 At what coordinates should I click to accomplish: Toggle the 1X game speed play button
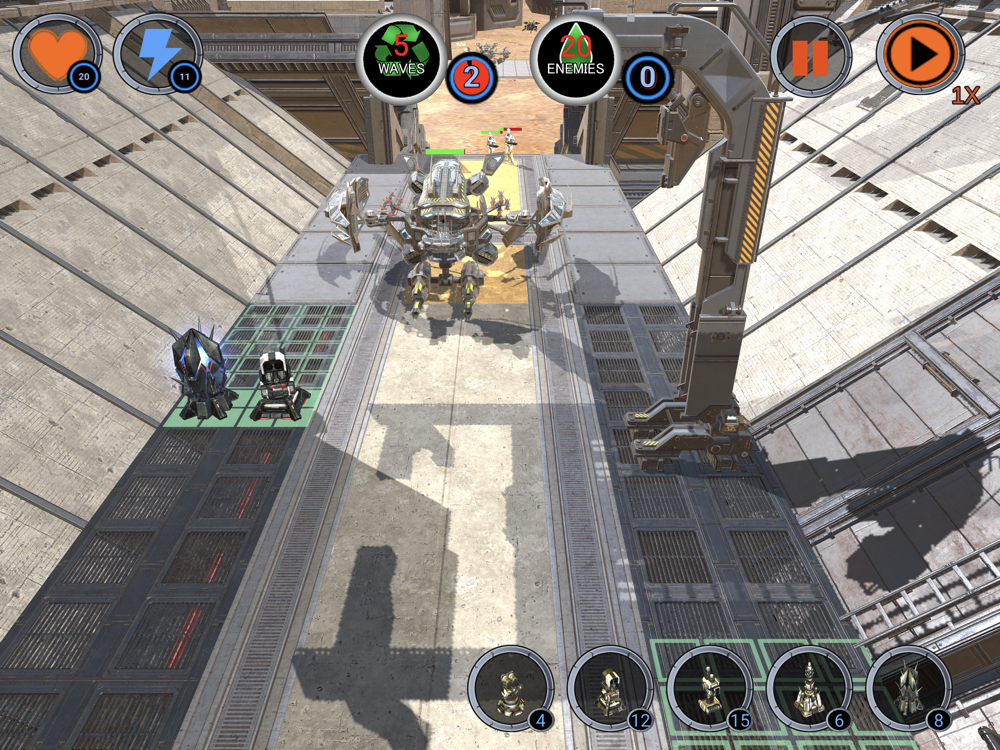pyautogui.click(x=920, y=54)
